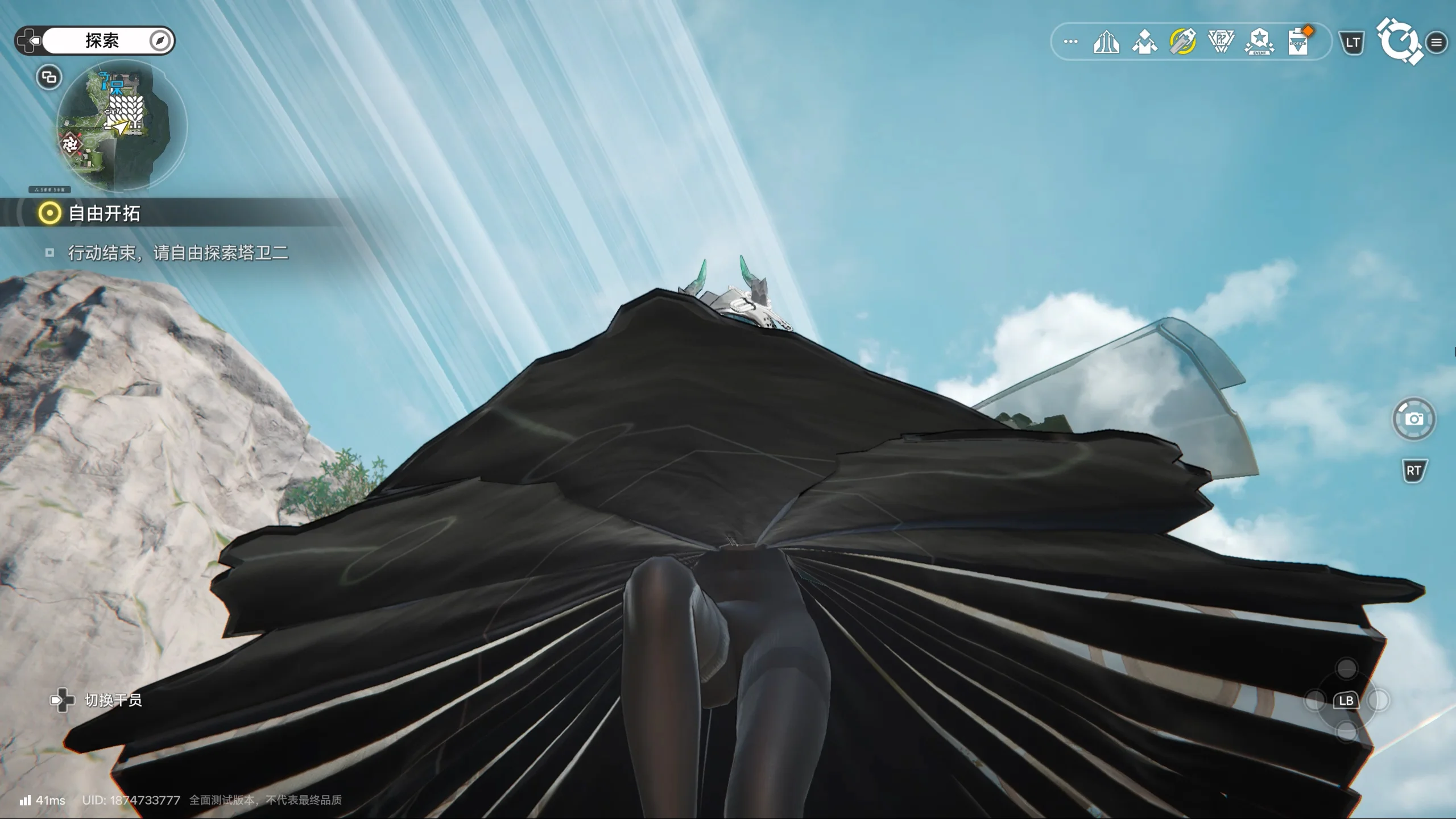The width and height of the screenshot is (1456, 819).
Task: Open the inverted triangle P.P. icon
Action: 1221,42
